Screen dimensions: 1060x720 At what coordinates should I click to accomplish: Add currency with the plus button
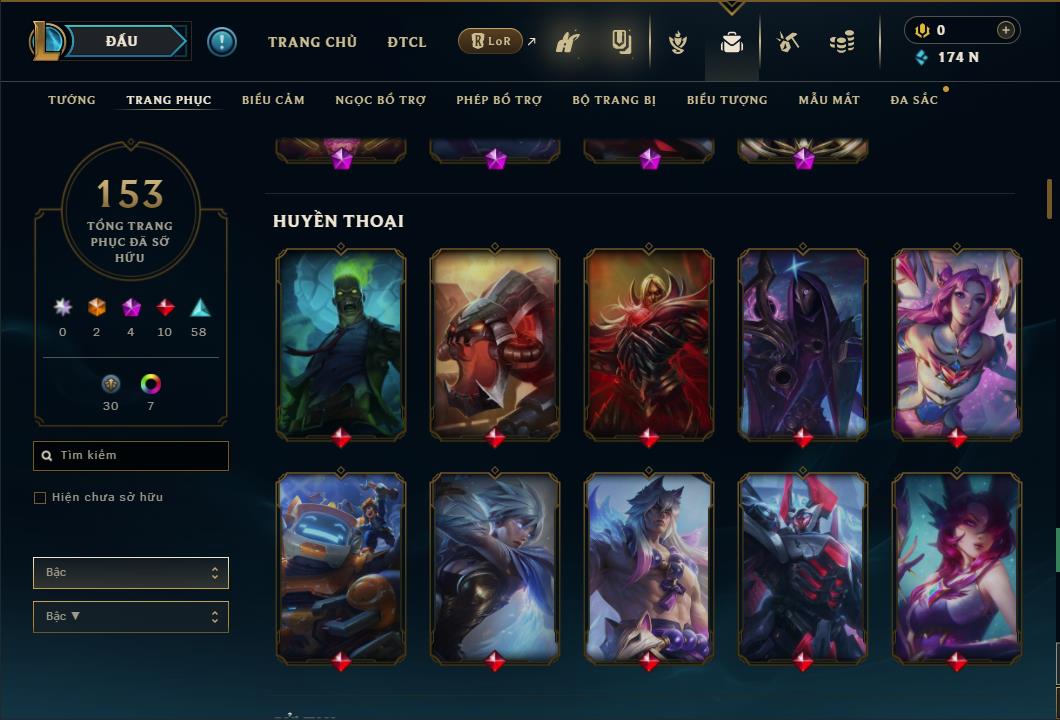click(1006, 30)
